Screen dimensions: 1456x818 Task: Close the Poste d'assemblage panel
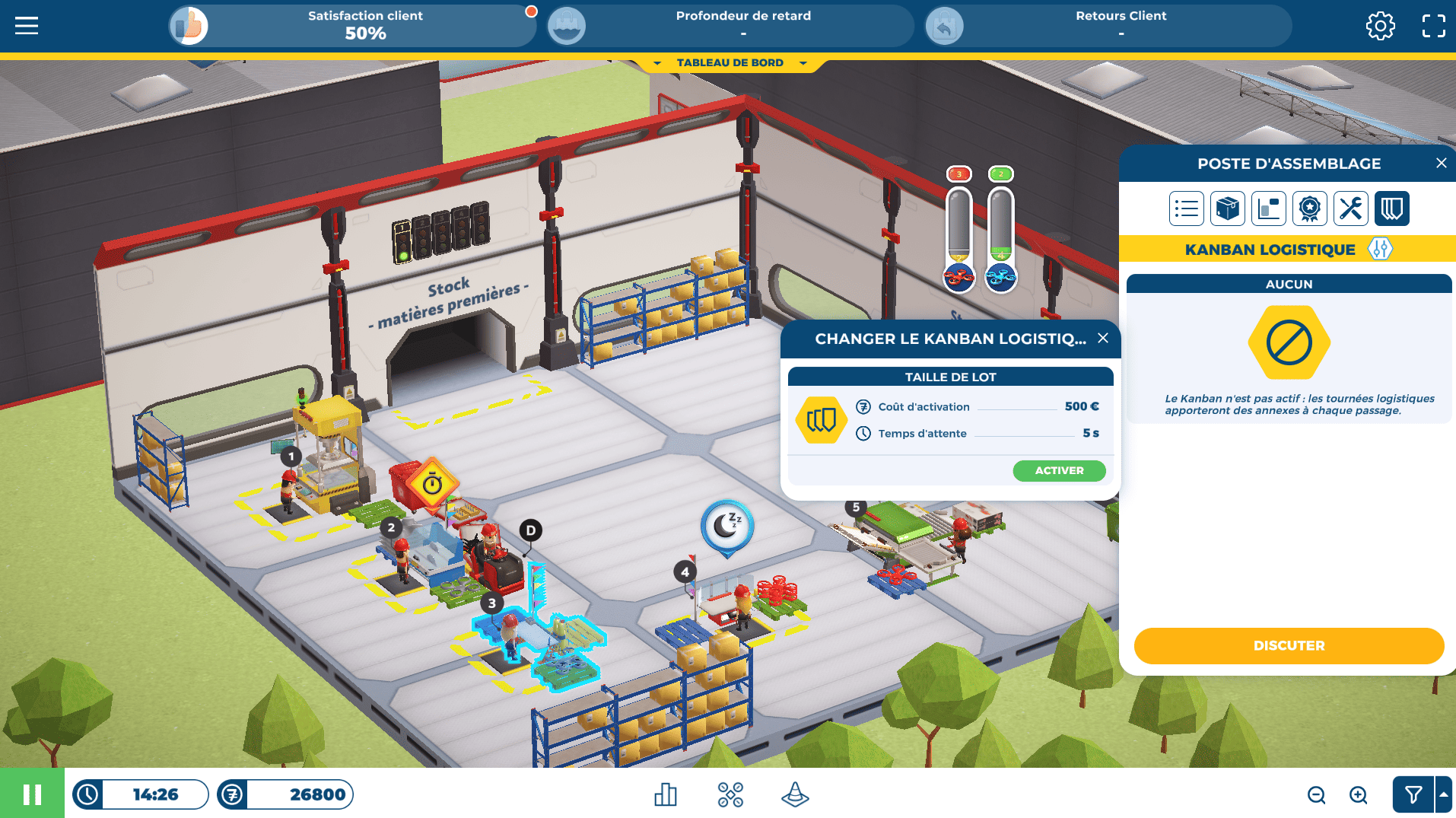click(1441, 164)
